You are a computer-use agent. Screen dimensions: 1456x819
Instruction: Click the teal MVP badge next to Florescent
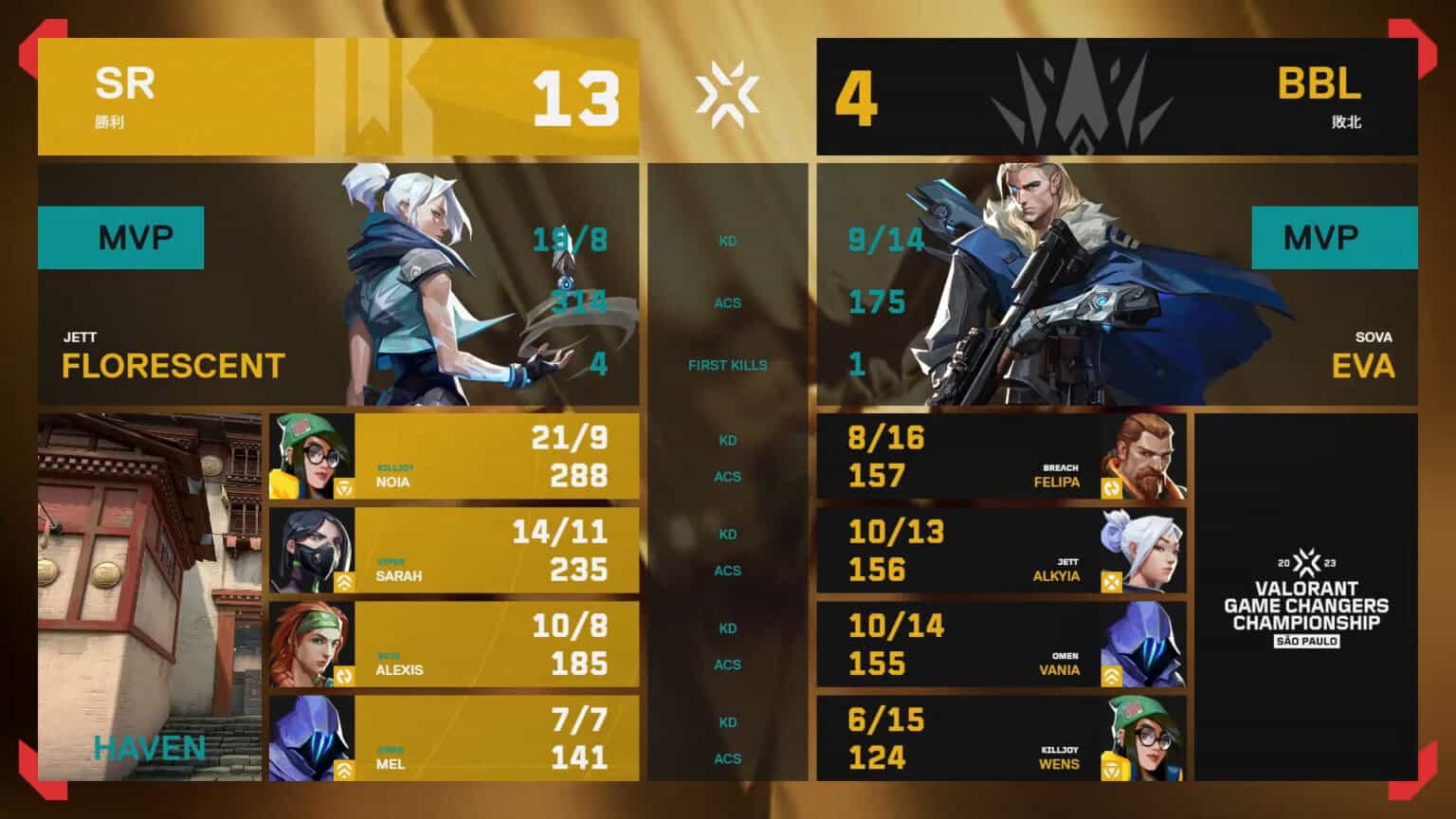point(120,238)
